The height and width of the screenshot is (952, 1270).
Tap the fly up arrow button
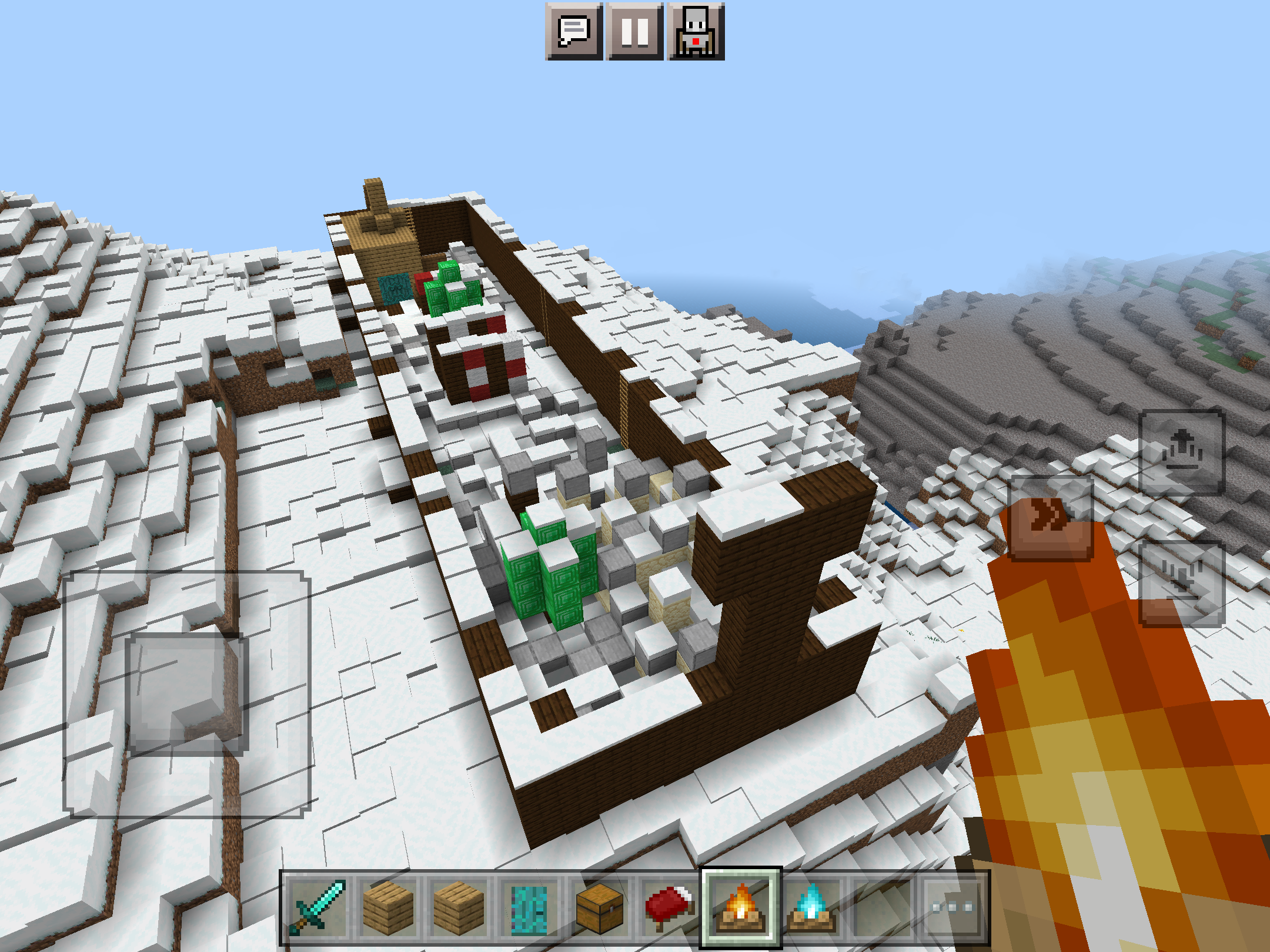[1182, 452]
